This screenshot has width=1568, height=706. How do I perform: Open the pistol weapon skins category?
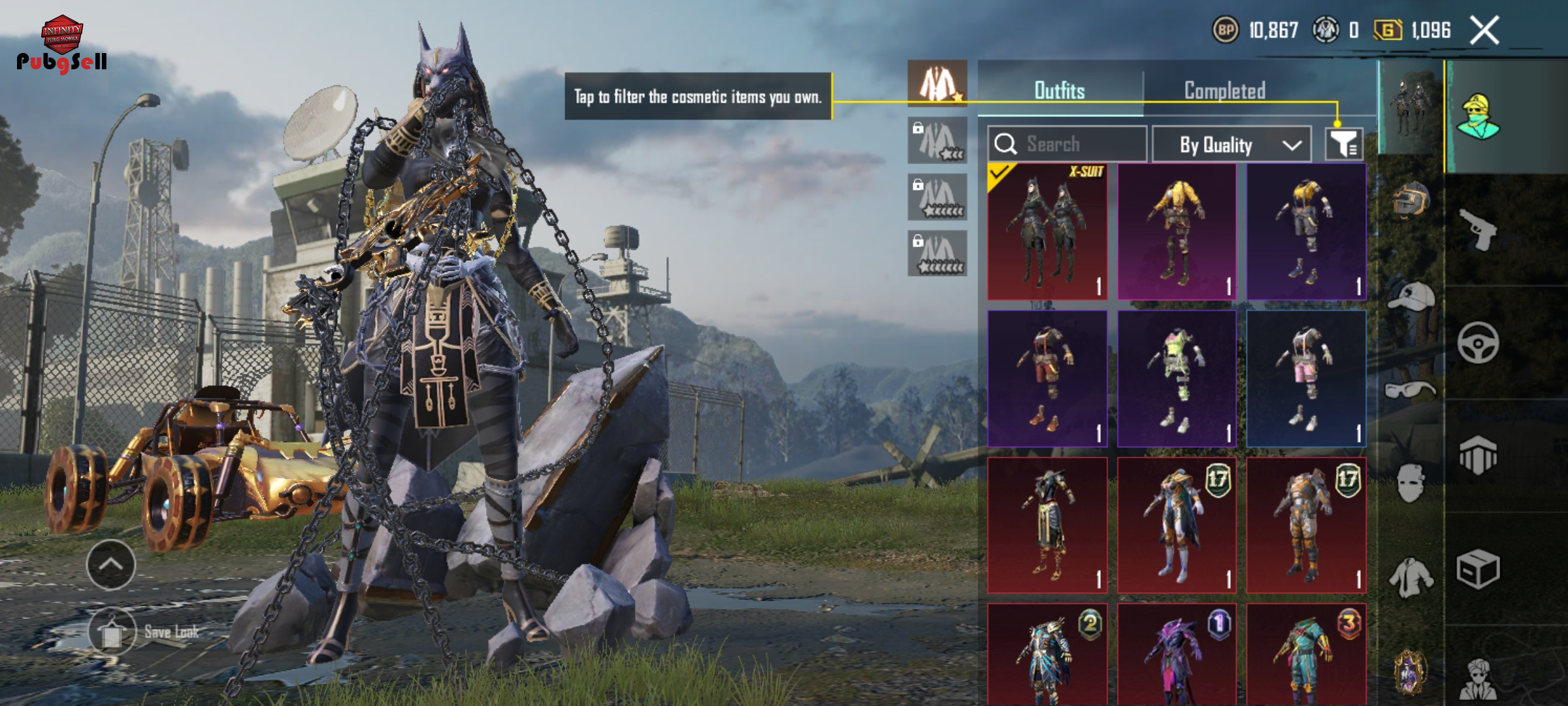pyautogui.click(x=1478, y=229)
